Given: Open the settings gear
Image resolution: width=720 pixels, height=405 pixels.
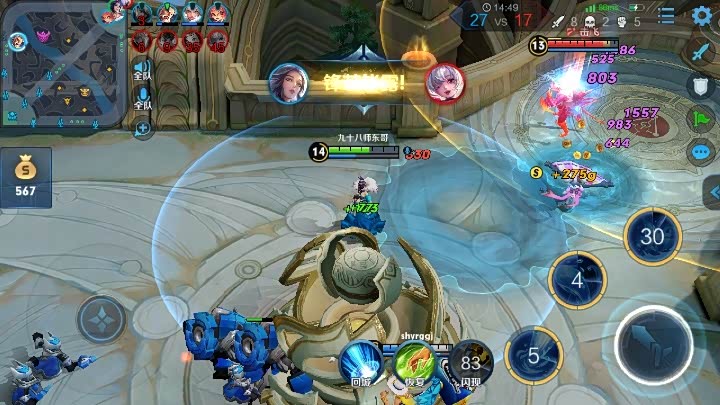Looking at the screenshot, I should pos(702,15).
